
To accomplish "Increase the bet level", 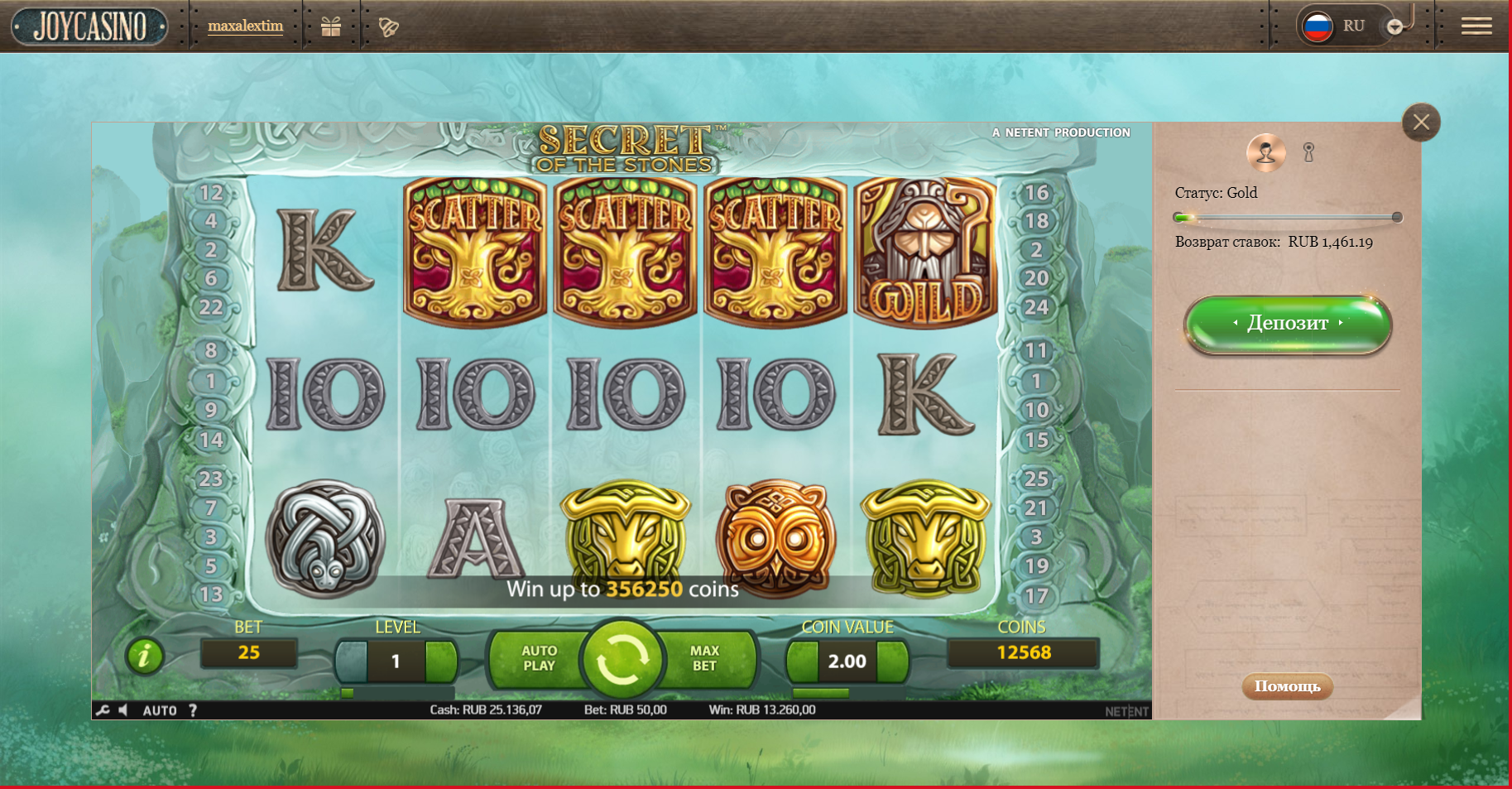I will [x=441, y=661].
